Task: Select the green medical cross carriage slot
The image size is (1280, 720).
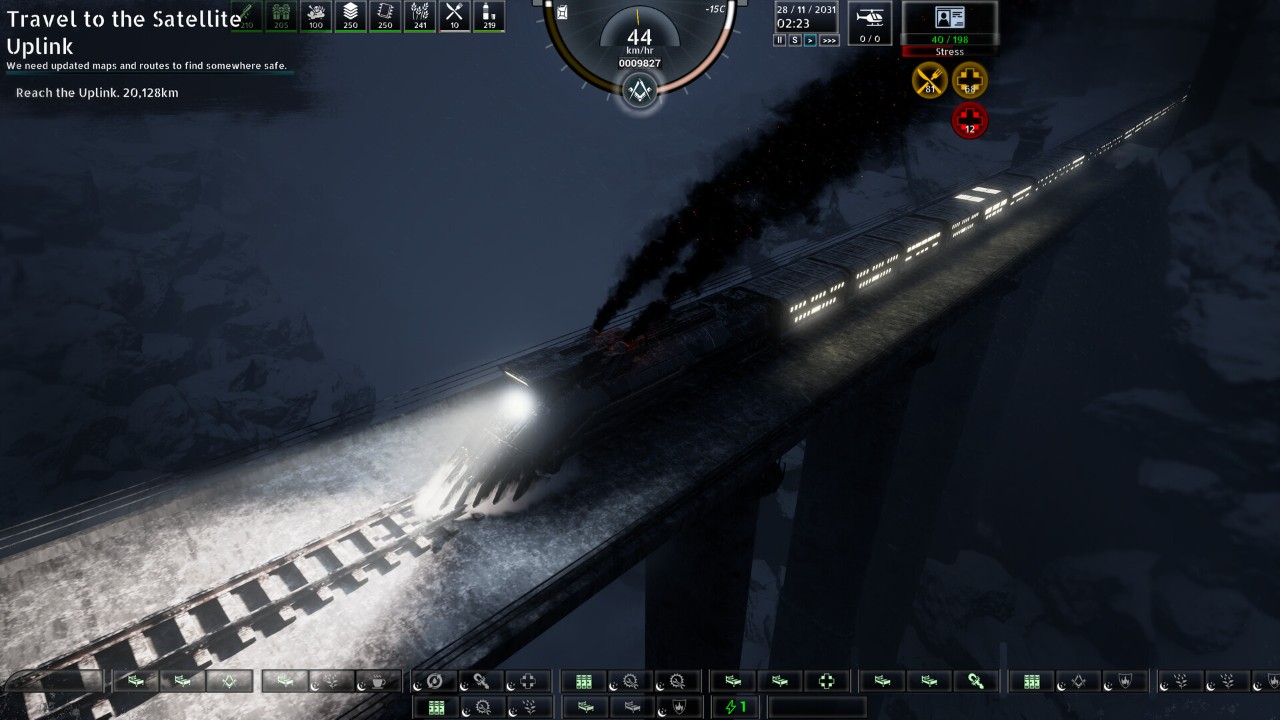Action: pos(826,681)
